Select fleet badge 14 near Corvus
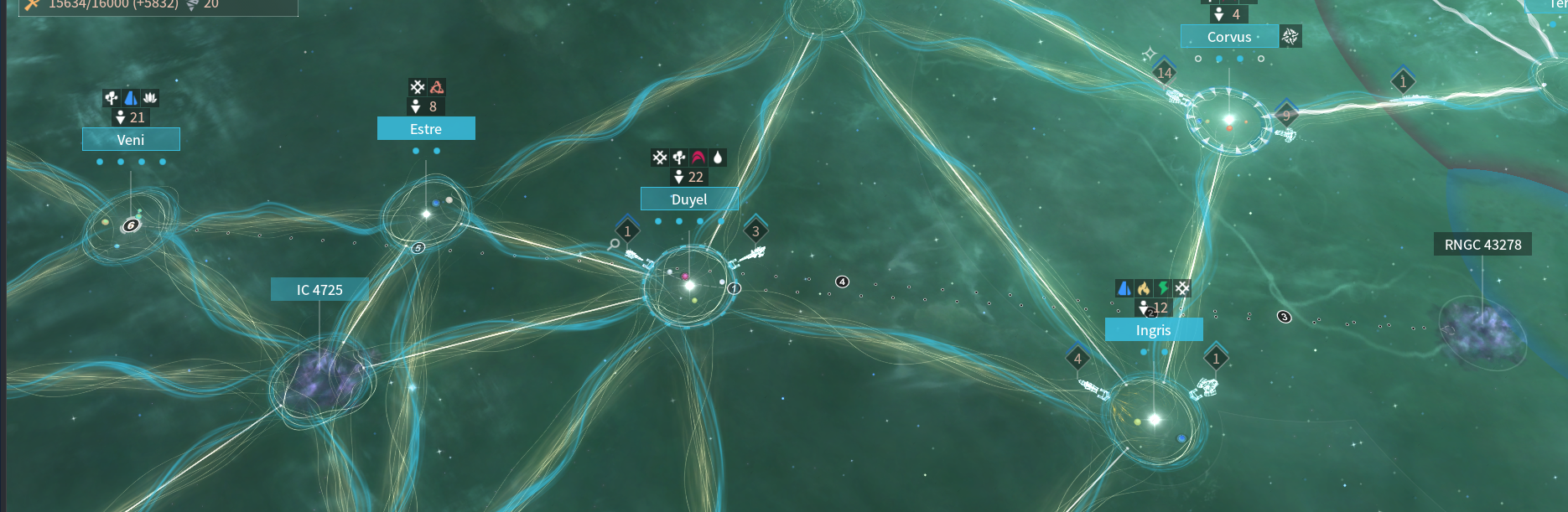Image resolution: width=1568 pixels, height=512 pixels. (1164, 73)
